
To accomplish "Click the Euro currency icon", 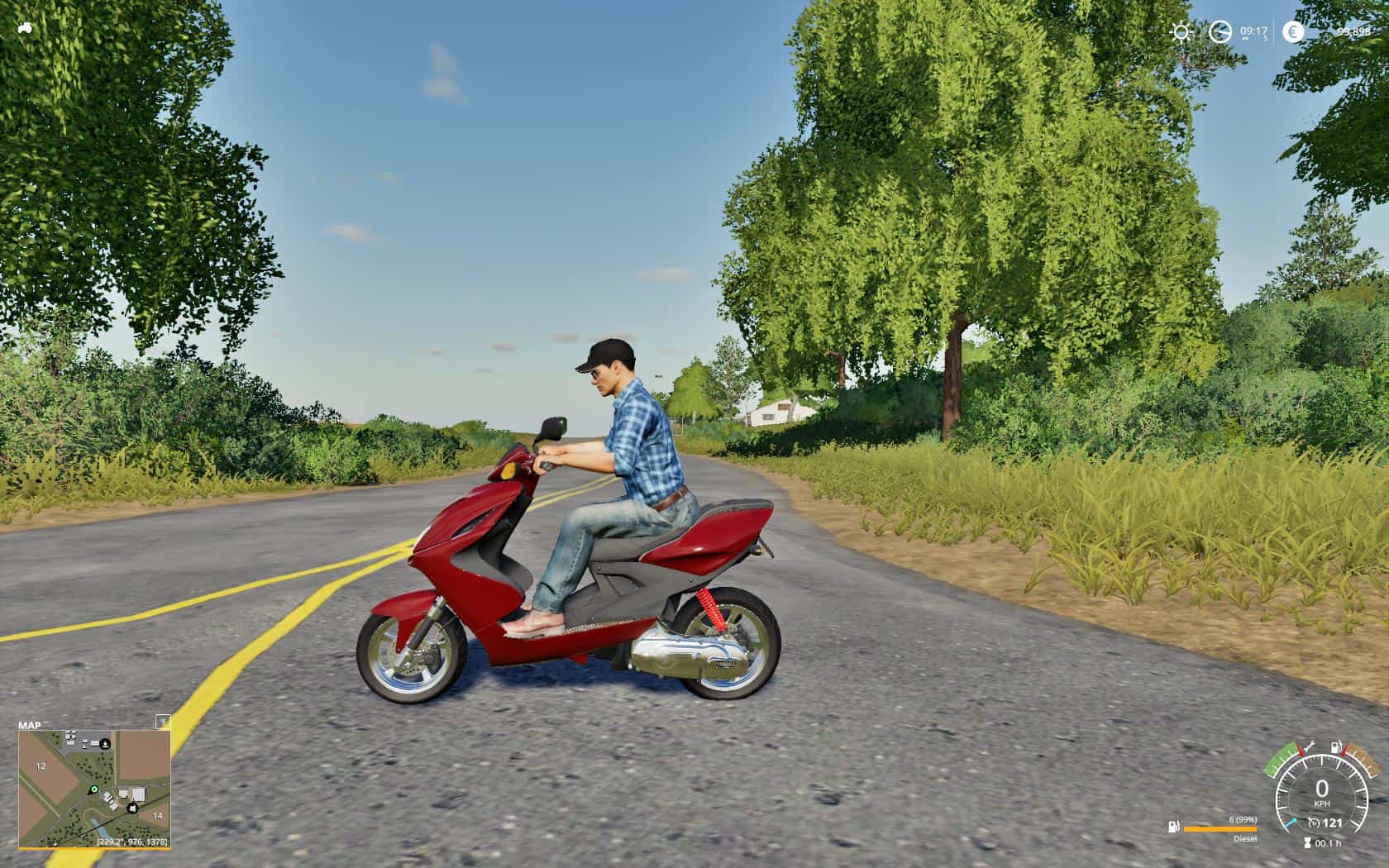I will pos(1294,31).
